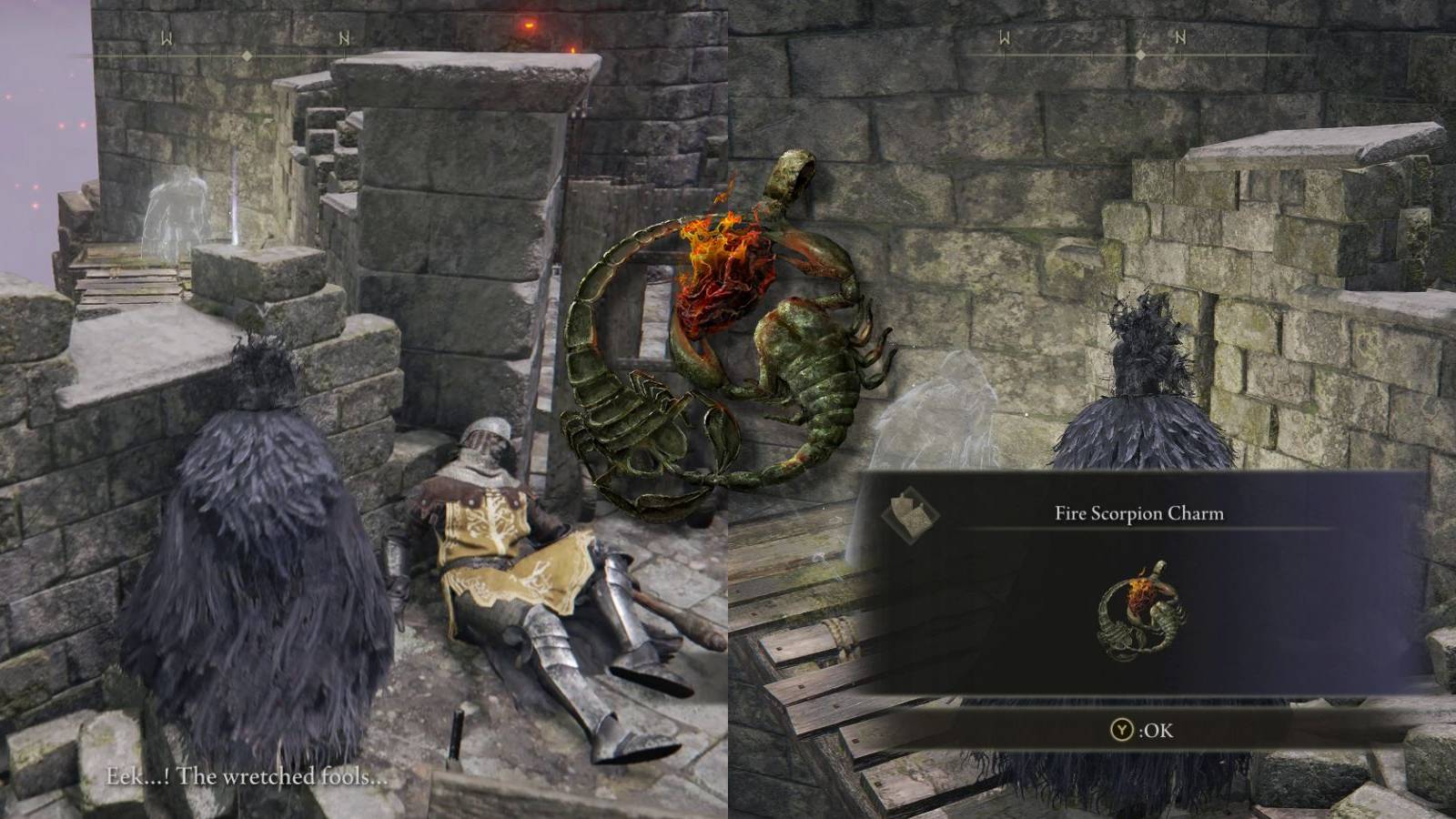Click the diamond marker on the right compass
The image size is (1456, 819).
tap(1142, 56)
